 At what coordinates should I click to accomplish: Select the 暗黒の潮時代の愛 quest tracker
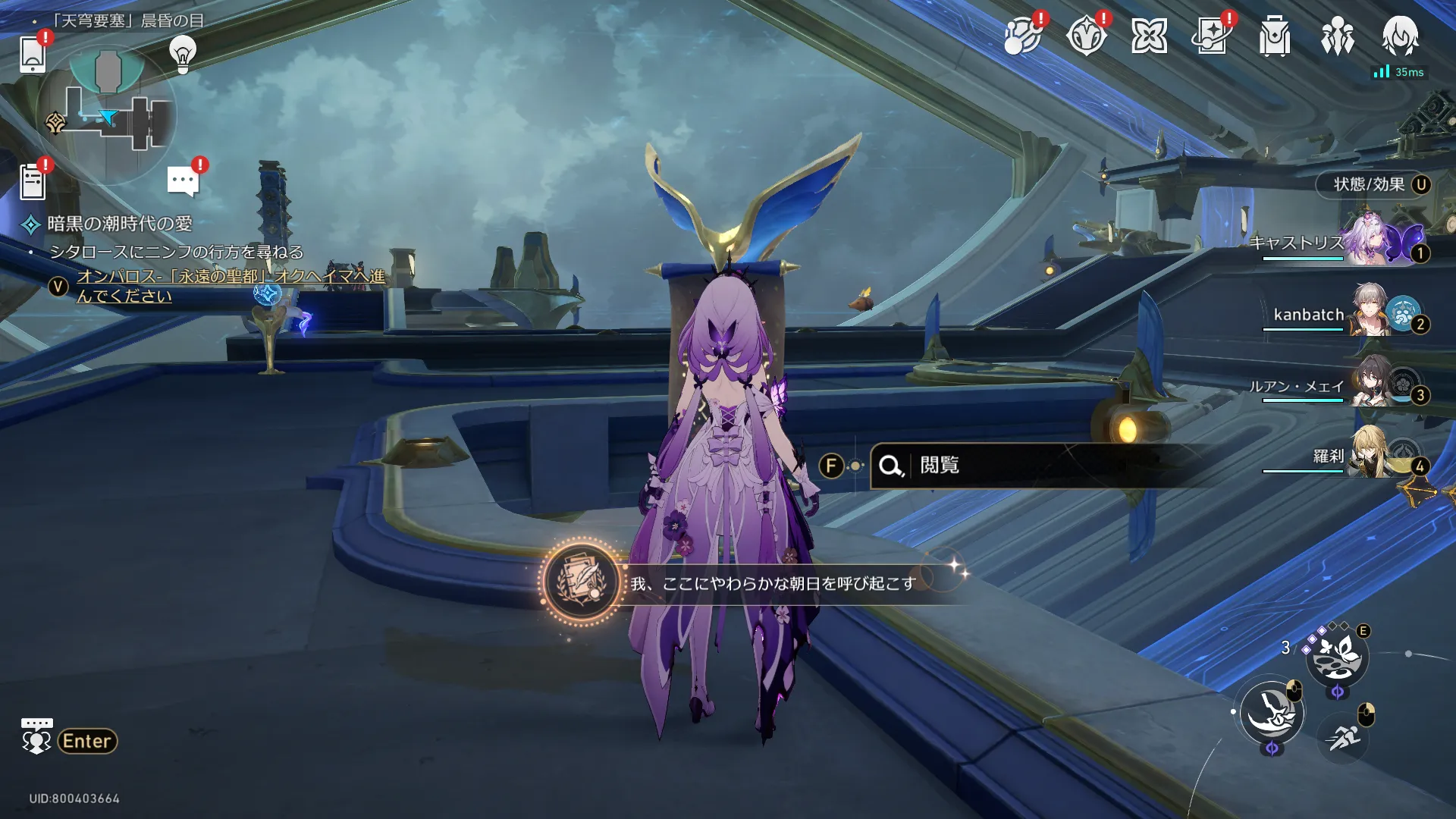click(119, 224)
